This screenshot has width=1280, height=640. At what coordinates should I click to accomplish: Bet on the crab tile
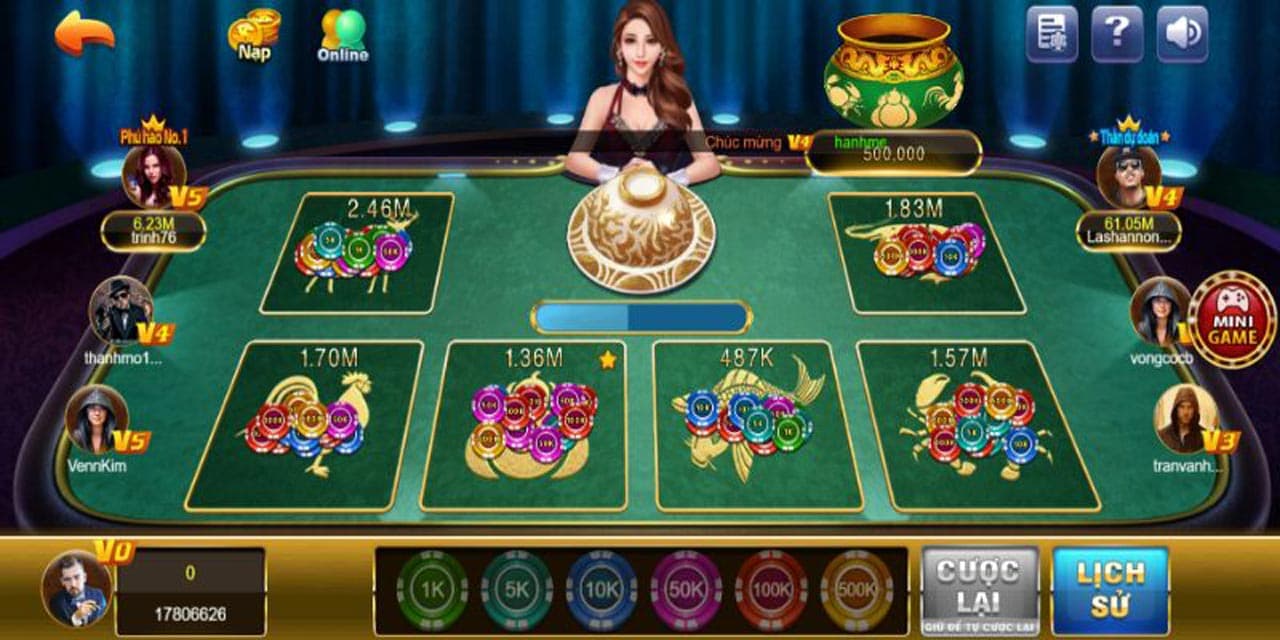[x=980, y=425]
